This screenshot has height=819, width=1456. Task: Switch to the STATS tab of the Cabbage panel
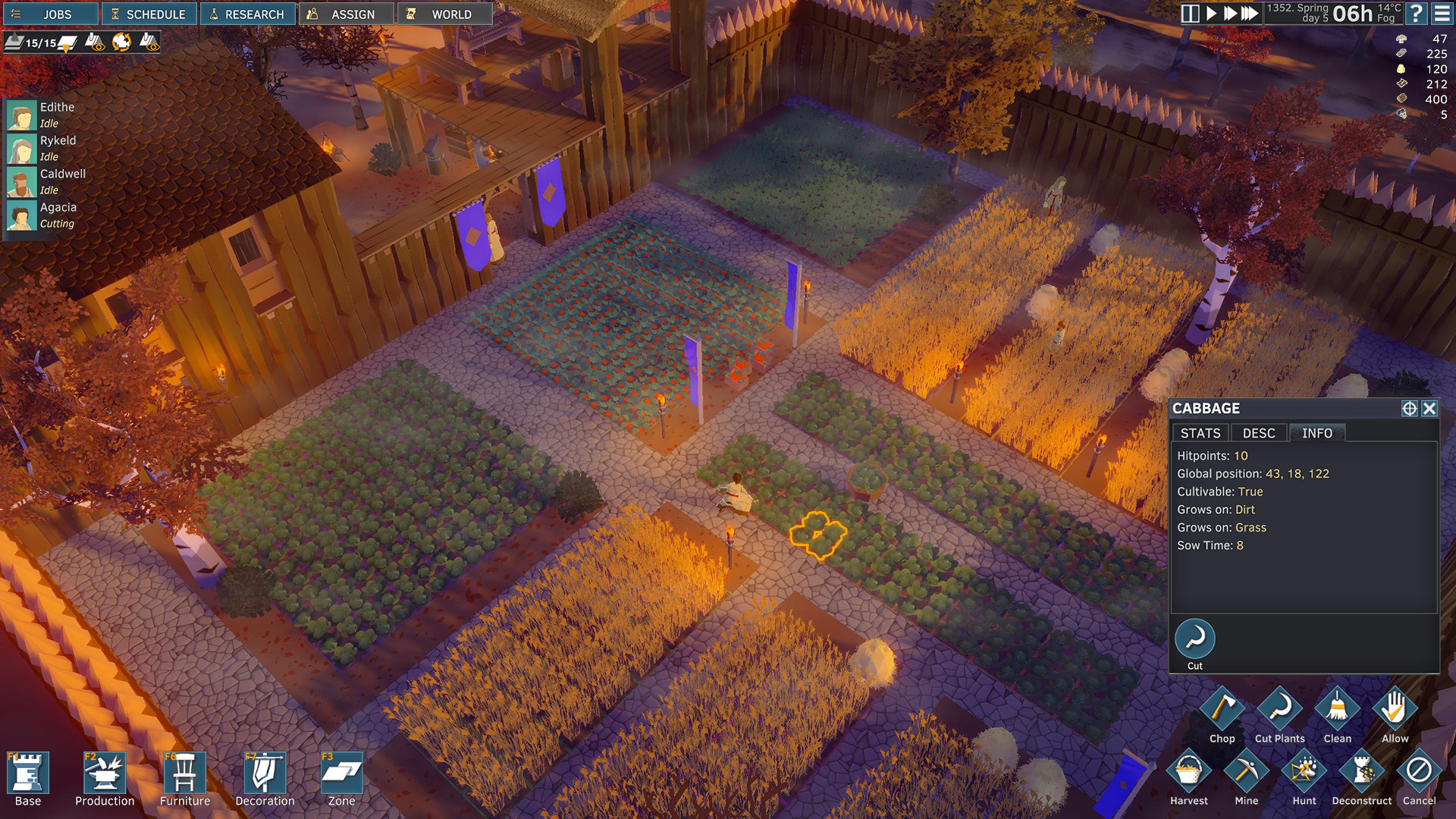click(1199, 433)
